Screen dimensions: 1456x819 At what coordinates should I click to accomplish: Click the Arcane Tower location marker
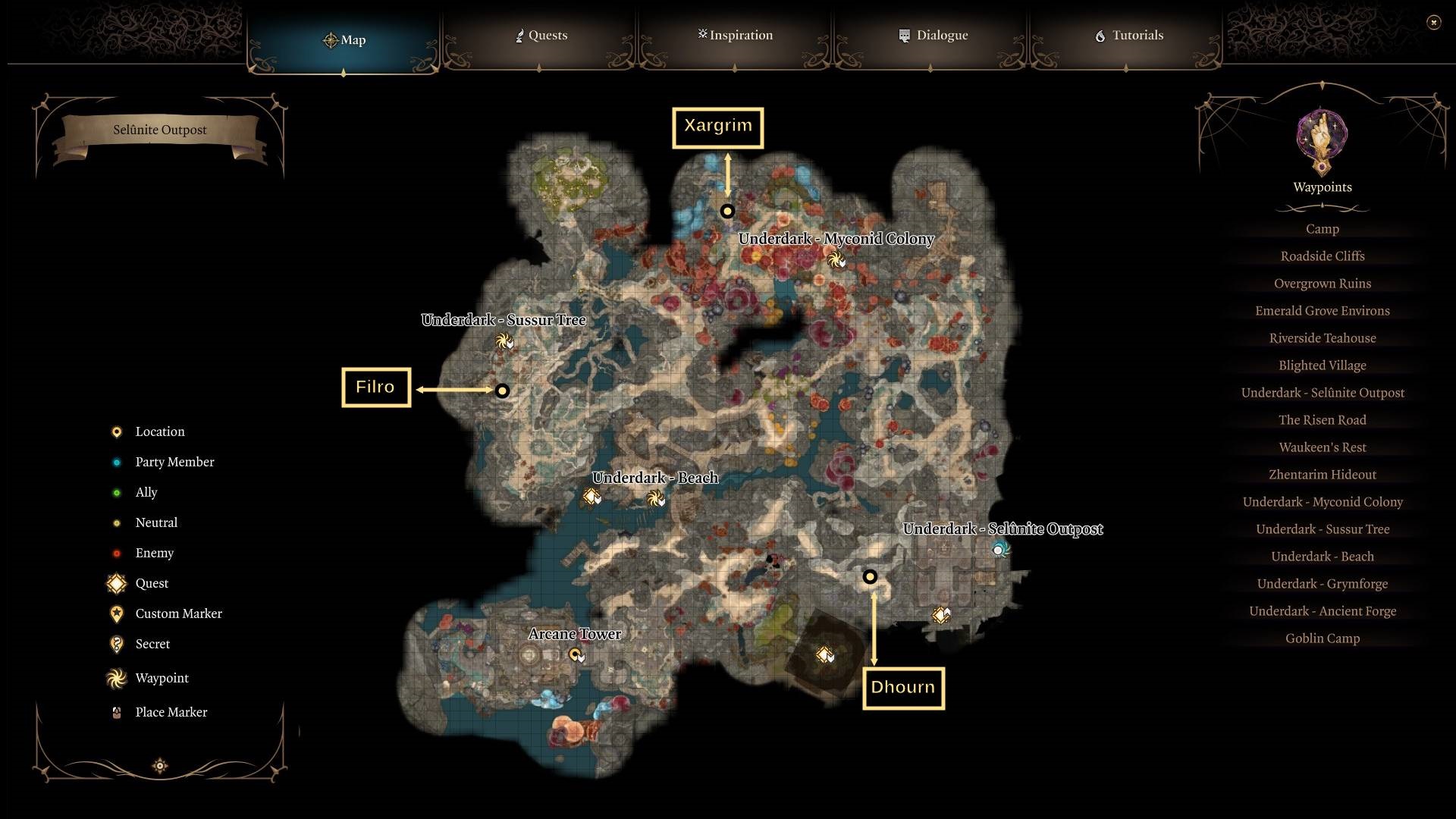[x=576, y=654]
